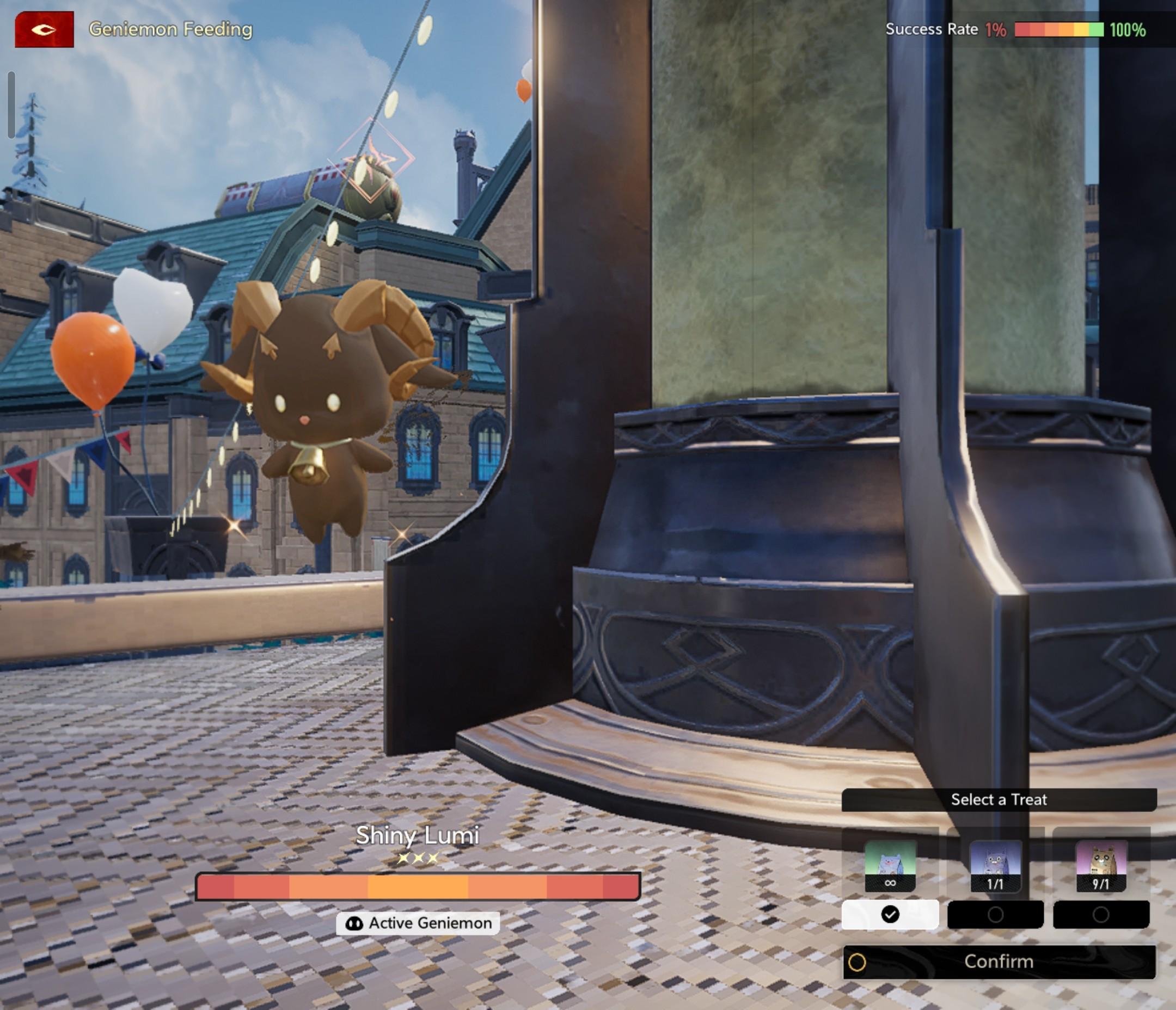1176x1010 pixels.
Task: Choose the blue treat bag showing 1/1
Action: click(x=995, y=866)
